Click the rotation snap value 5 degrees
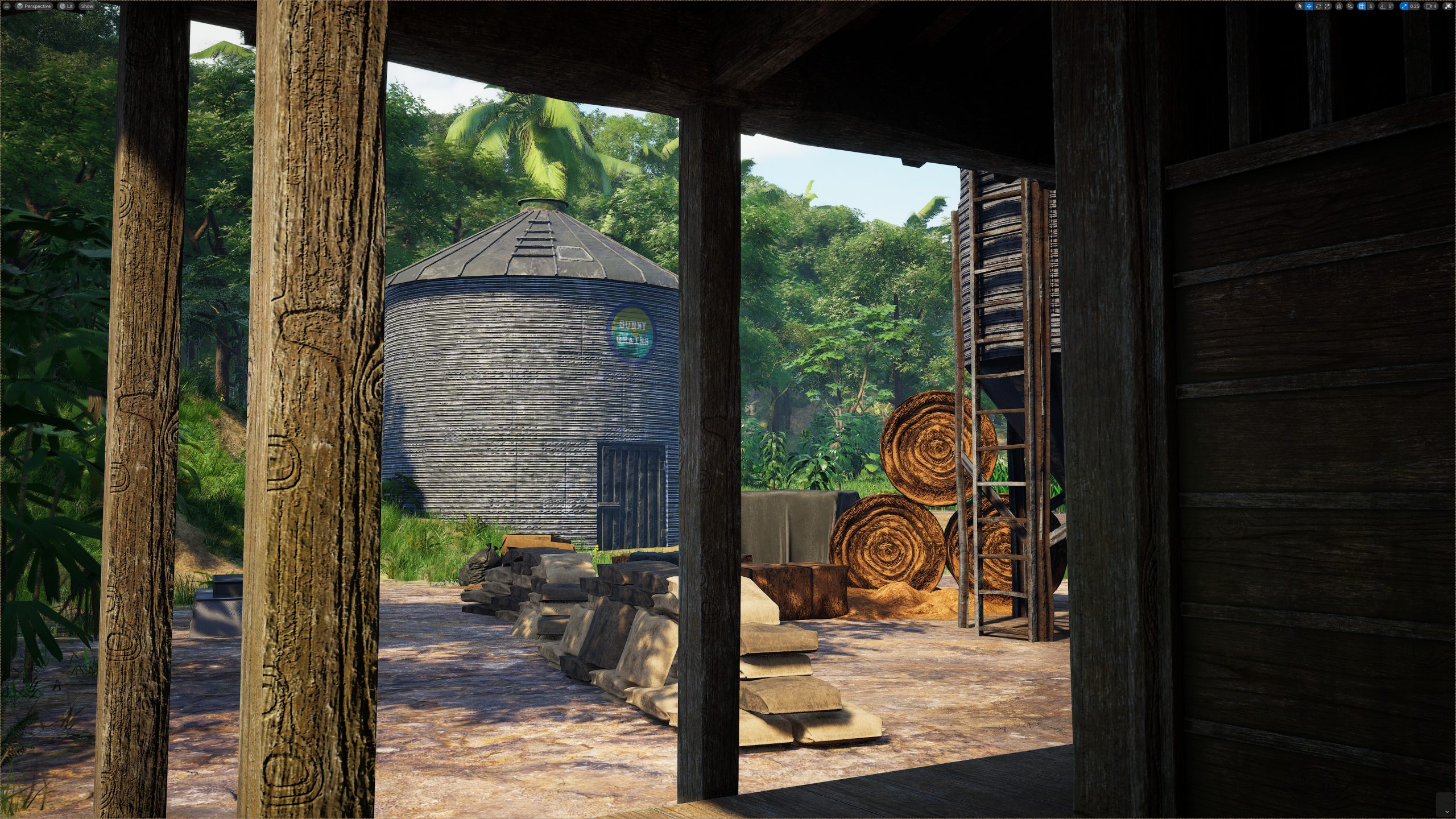Viewport: 1456px width, 819px height. click(x=1391, y=6)
